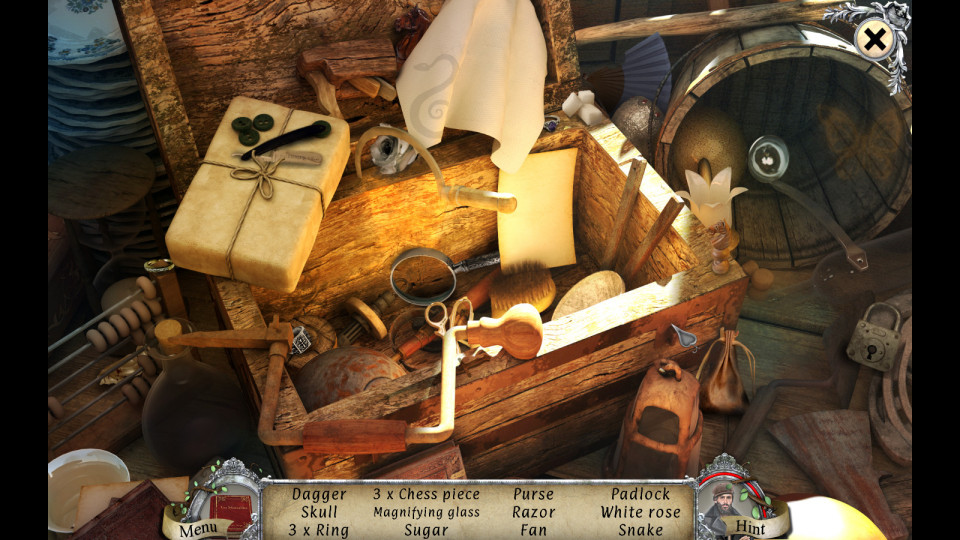Close the hidden object scene
The image size is (960, 540).
875,40
